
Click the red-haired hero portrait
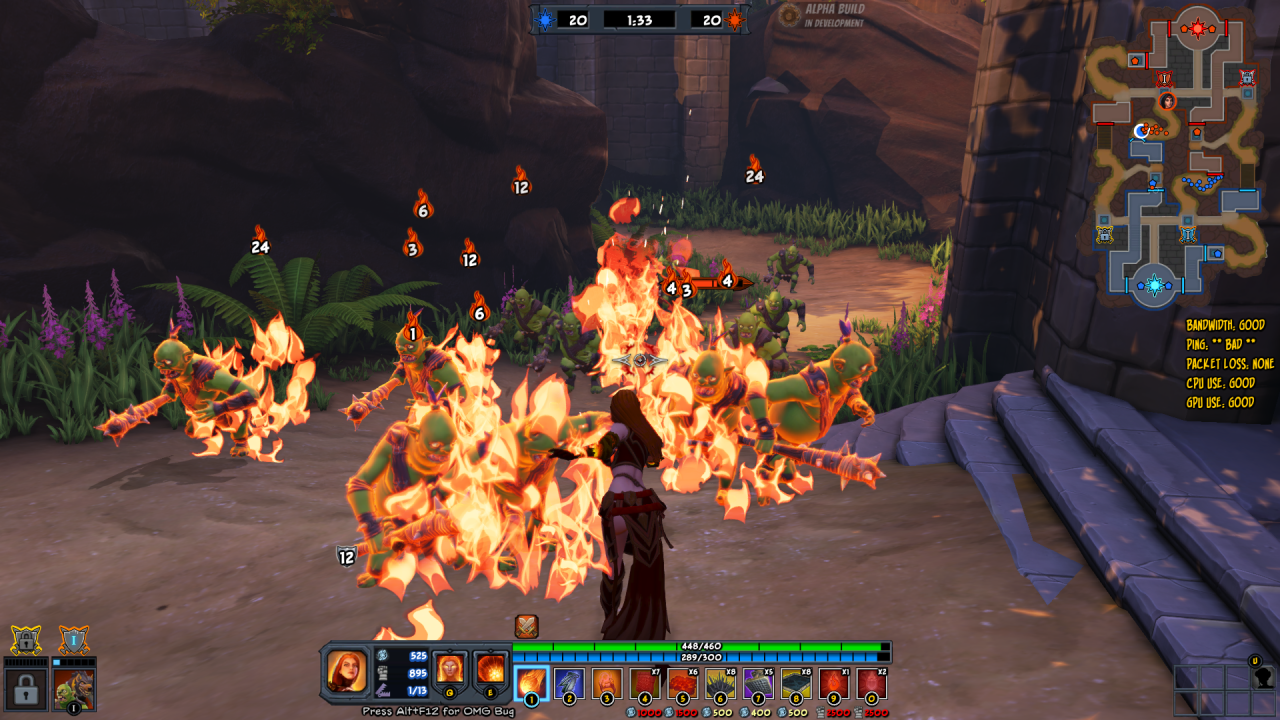tap(346, 671)
